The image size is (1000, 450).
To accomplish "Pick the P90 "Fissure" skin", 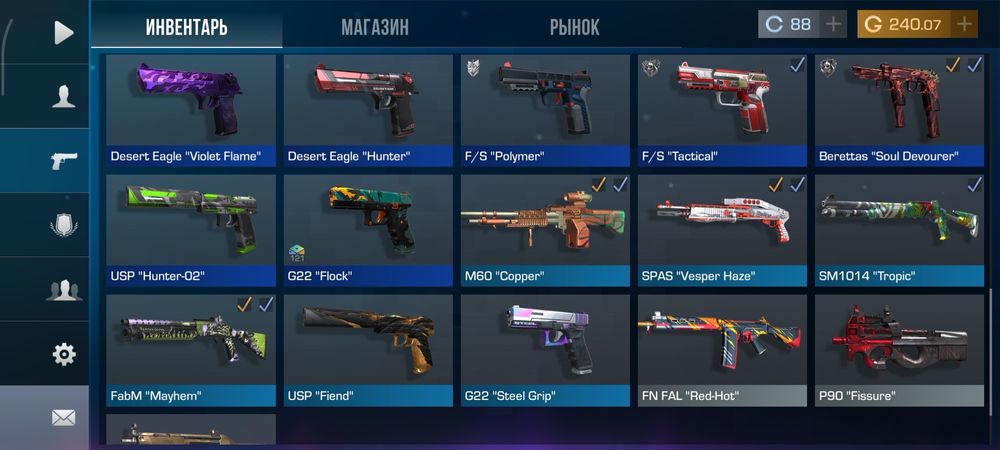I will click(899, 350).
